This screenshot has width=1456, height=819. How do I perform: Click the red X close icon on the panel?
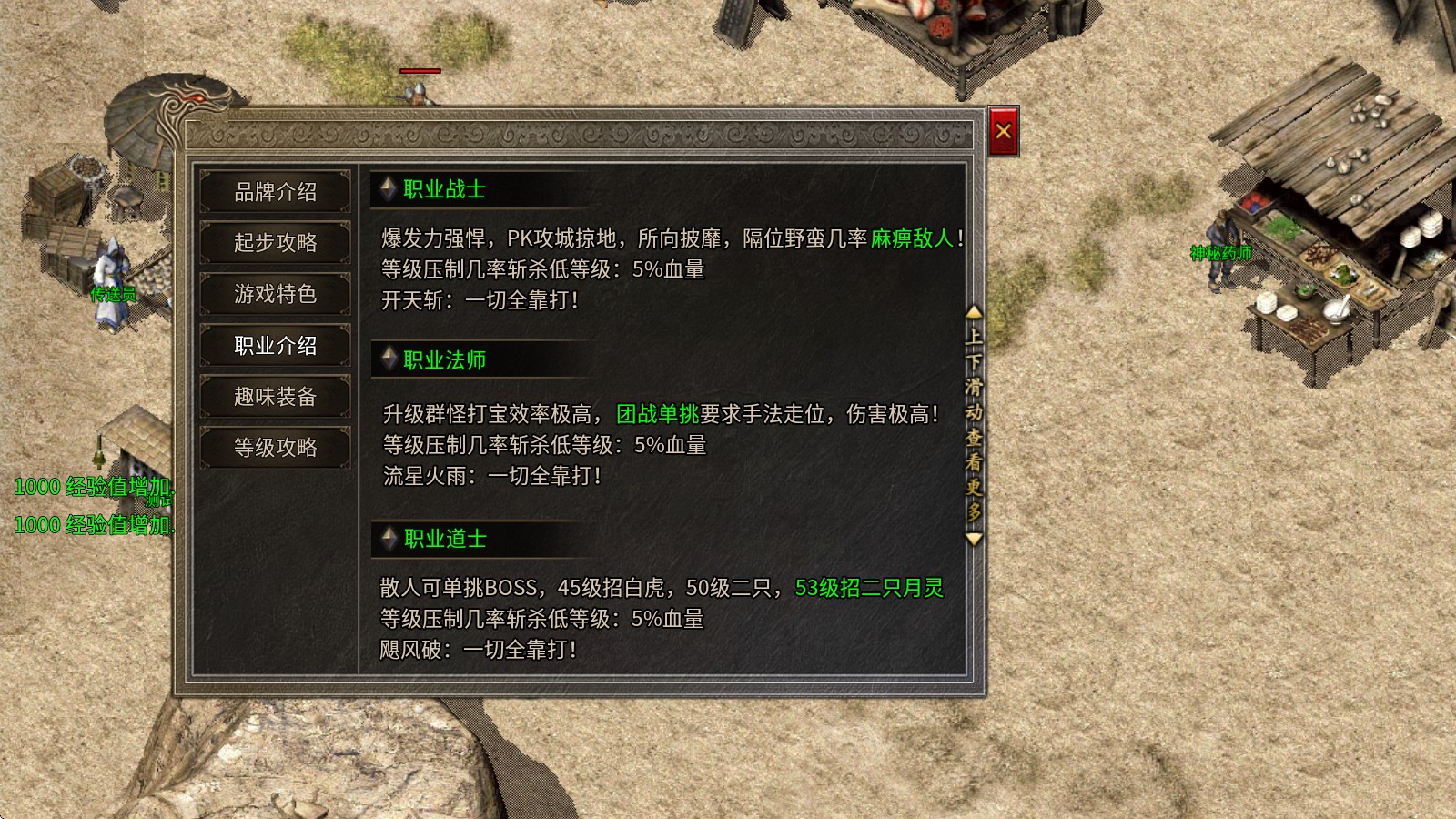click(x=1003, y=131)
